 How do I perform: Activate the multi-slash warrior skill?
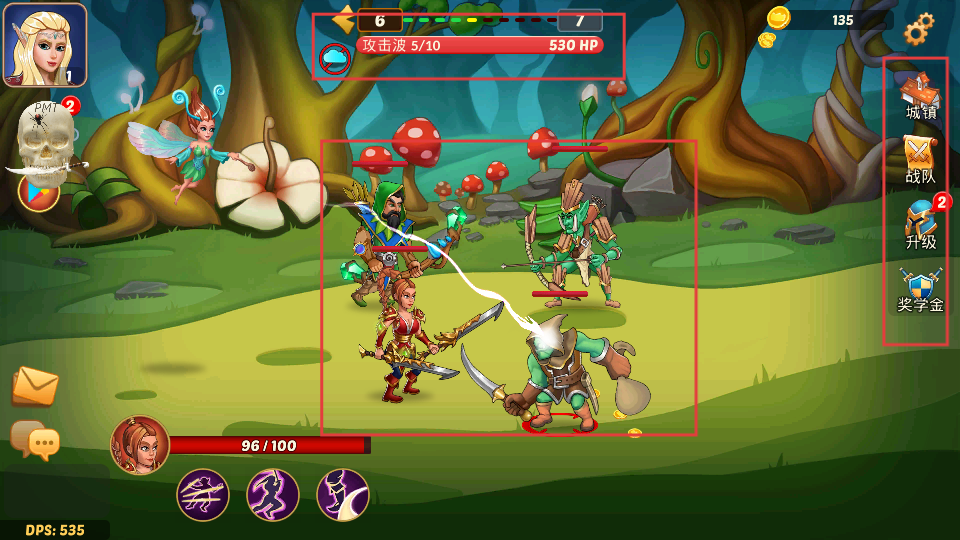[203, 495]
